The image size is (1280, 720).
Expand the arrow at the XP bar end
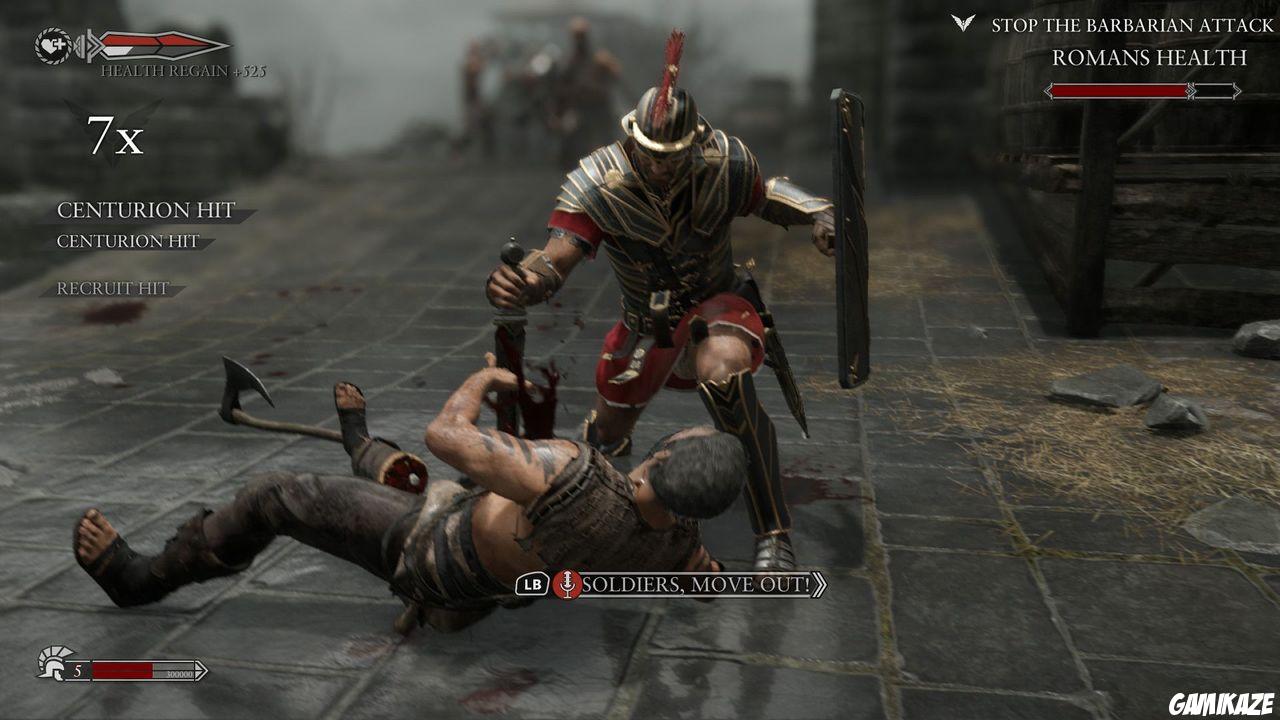[200, 669]
